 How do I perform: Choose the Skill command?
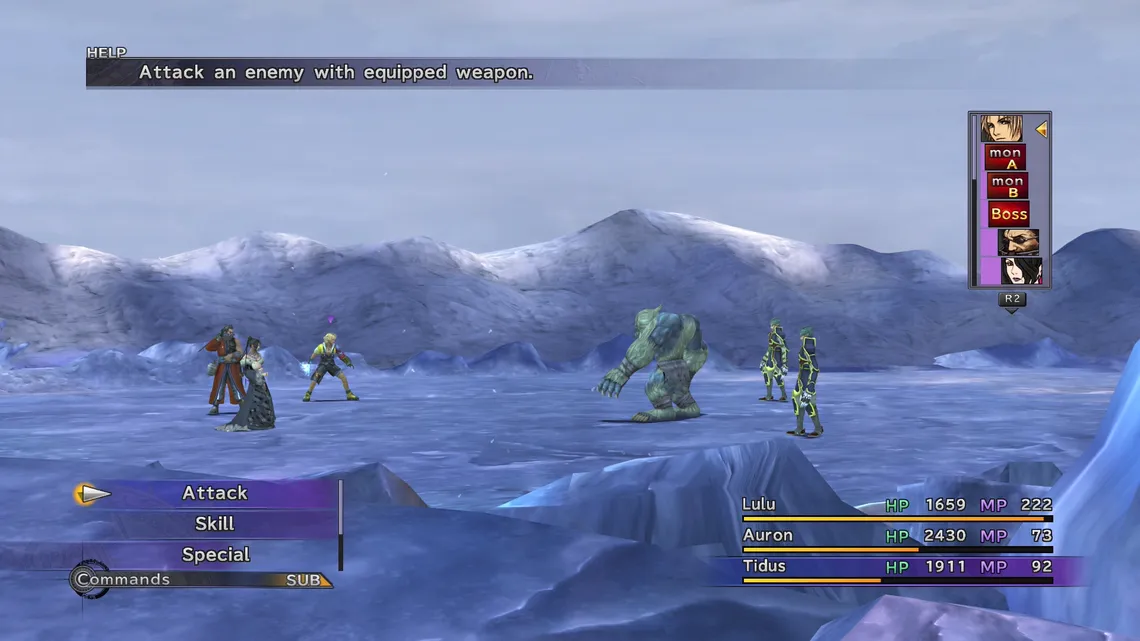(x=214, y=524)
